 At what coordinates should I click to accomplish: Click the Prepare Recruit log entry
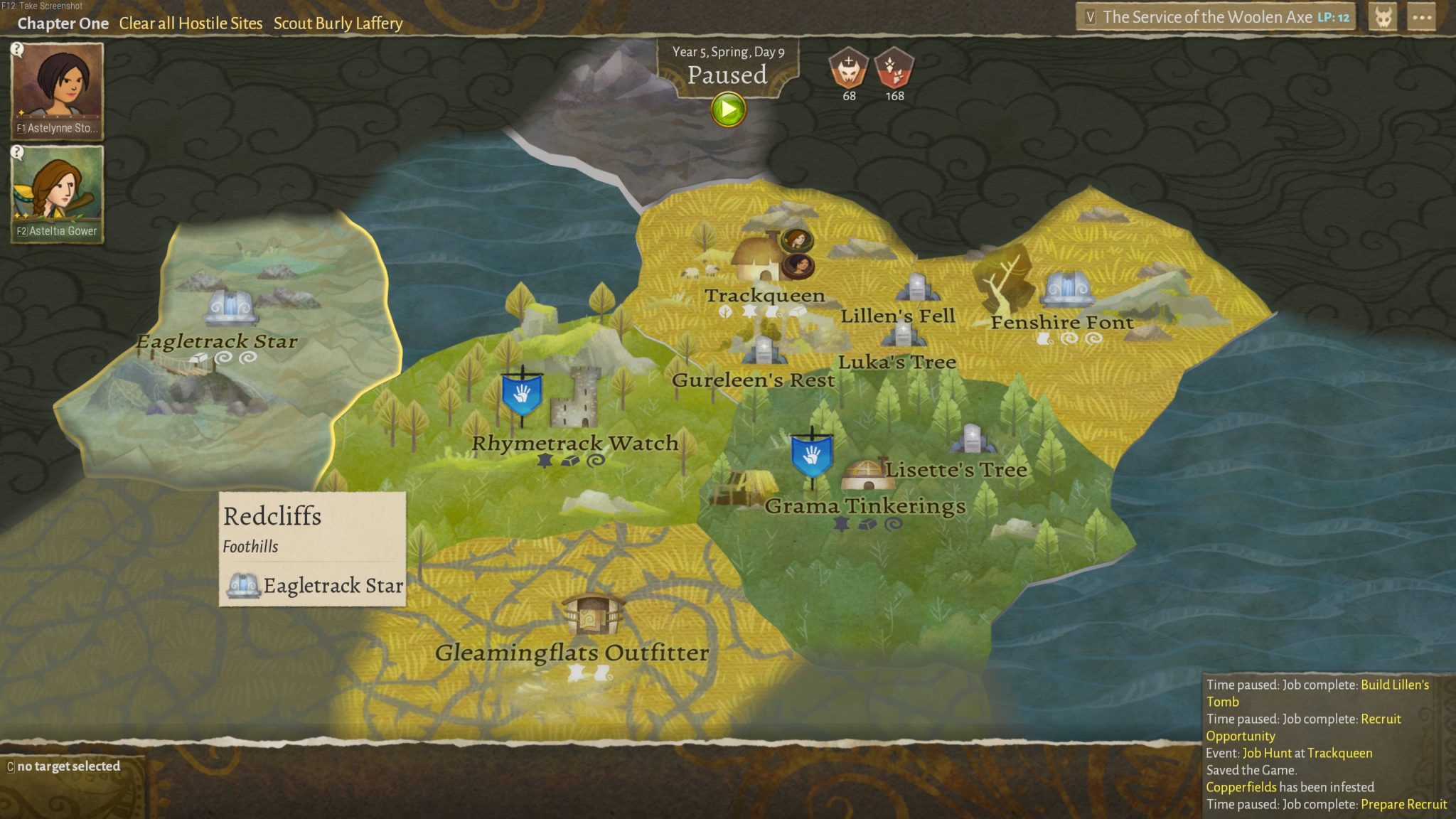coord(1403,804)
